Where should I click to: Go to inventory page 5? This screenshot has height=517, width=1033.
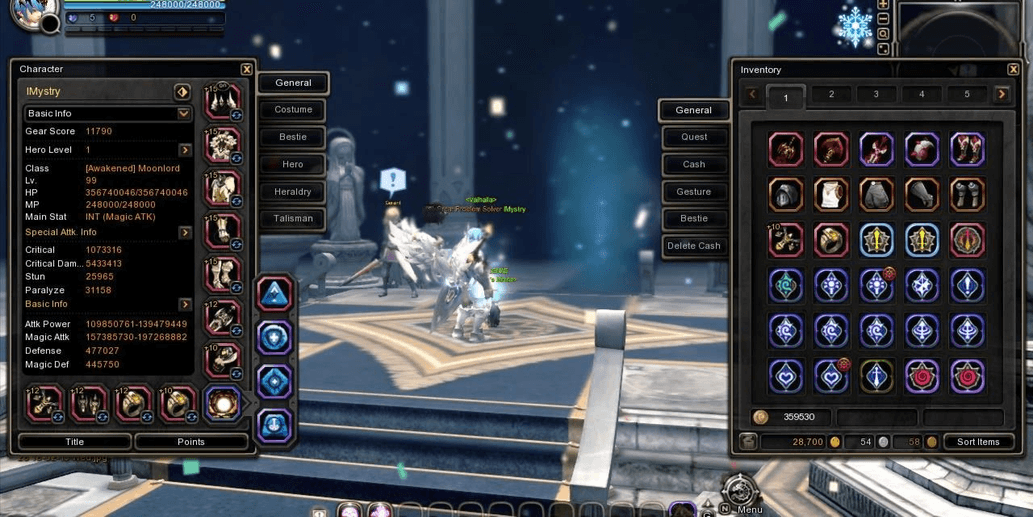click(x=966, y=95)
